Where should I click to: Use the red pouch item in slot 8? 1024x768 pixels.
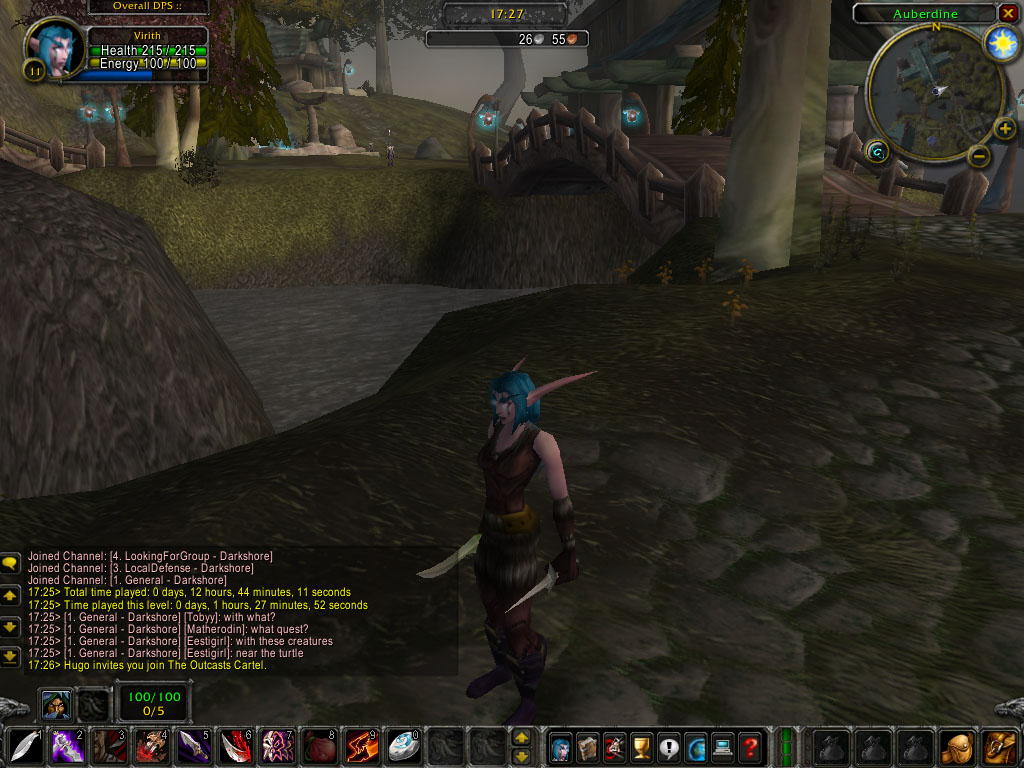318,746
